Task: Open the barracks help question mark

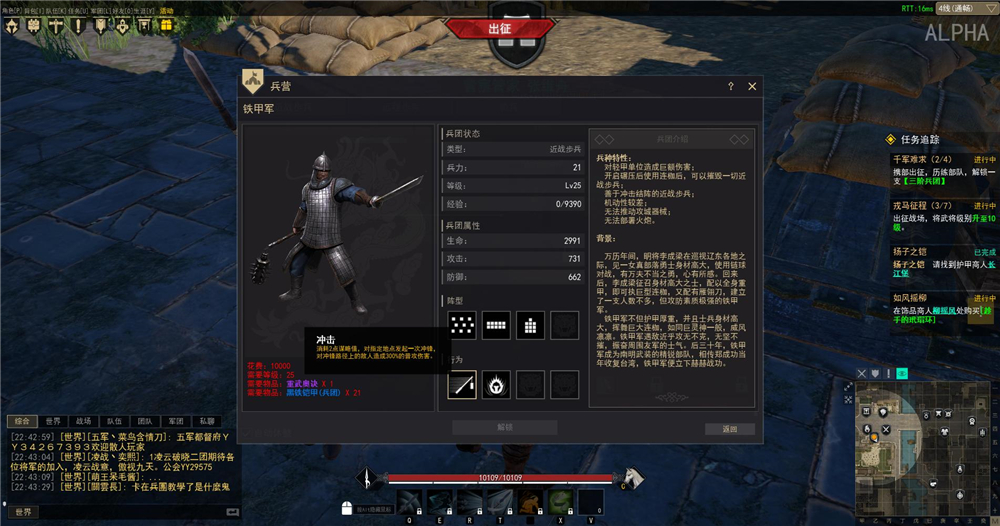Action: tap(731, 87)
